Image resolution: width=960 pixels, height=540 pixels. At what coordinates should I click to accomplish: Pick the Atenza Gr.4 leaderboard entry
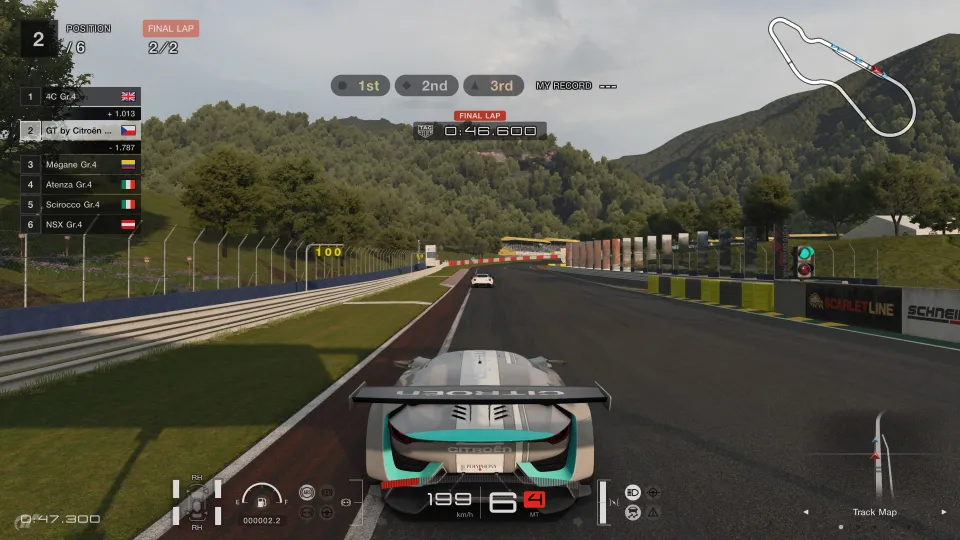click(80, 184)
